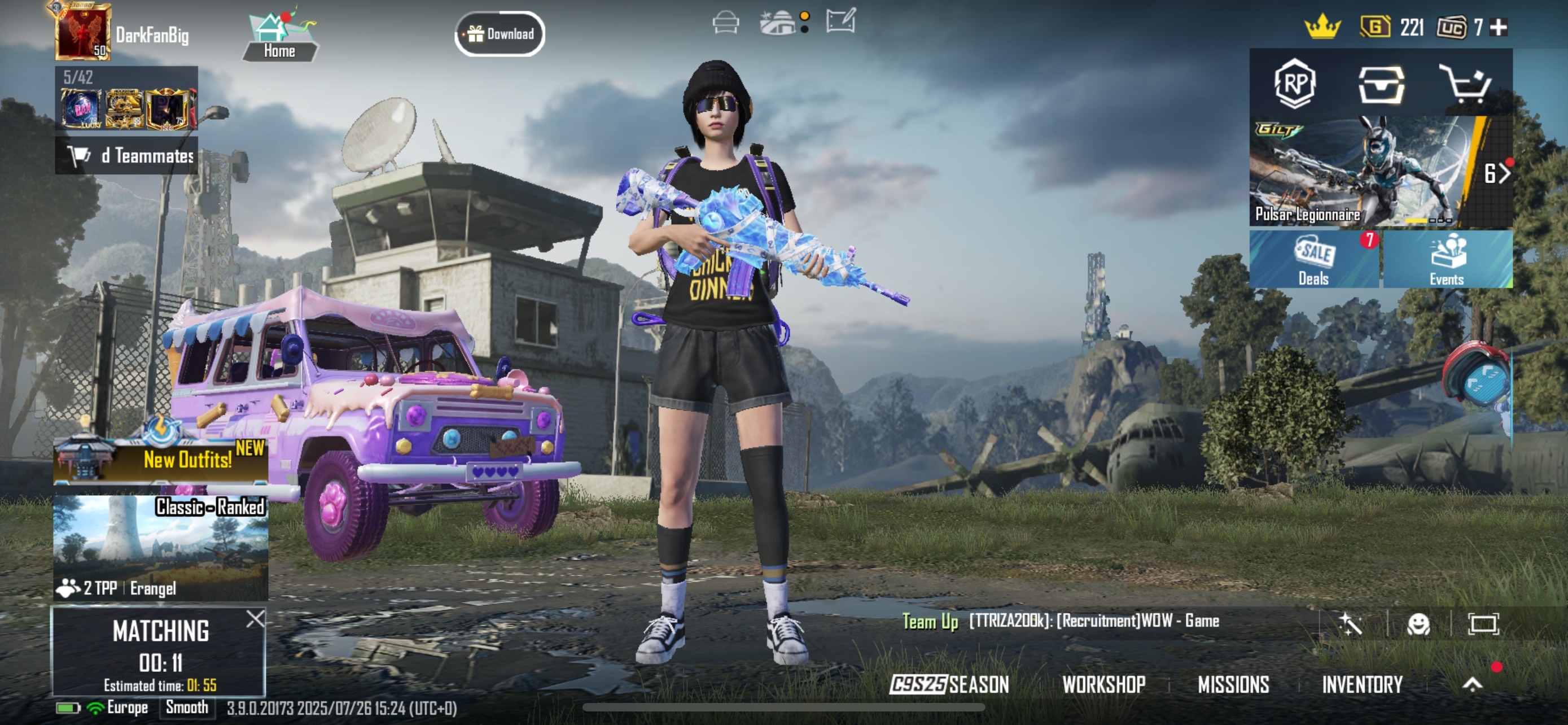The width and height of the screenshot is (1568, 725).
Task: Add UC with the plus button
Action: pos(1498,28)
